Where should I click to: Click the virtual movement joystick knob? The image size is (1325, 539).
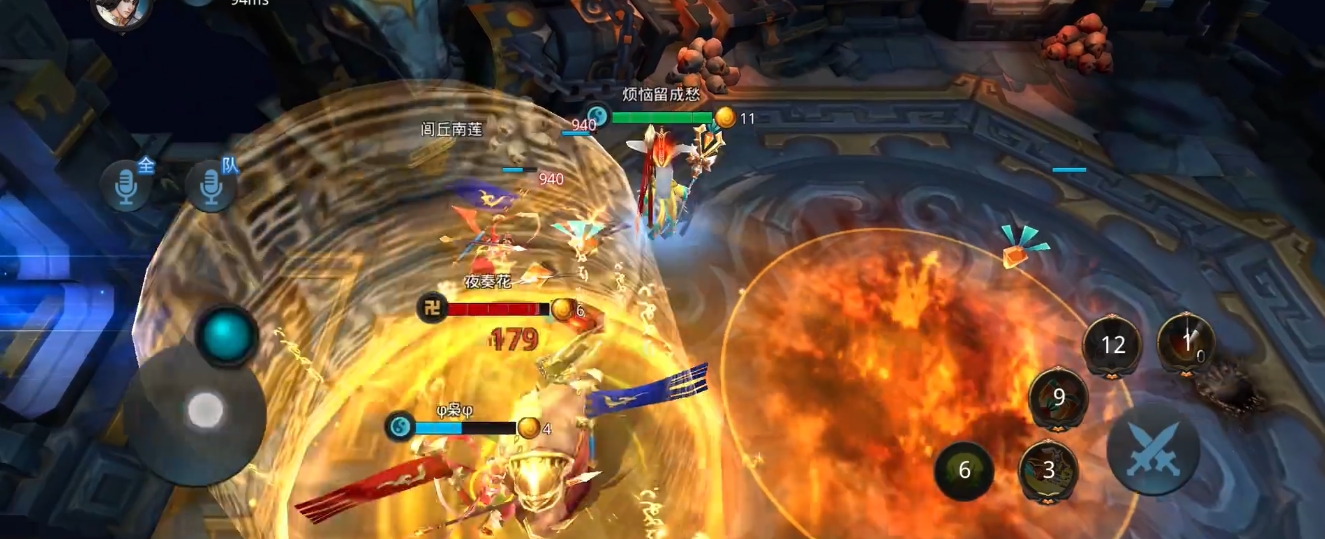(x=205, y=410)
